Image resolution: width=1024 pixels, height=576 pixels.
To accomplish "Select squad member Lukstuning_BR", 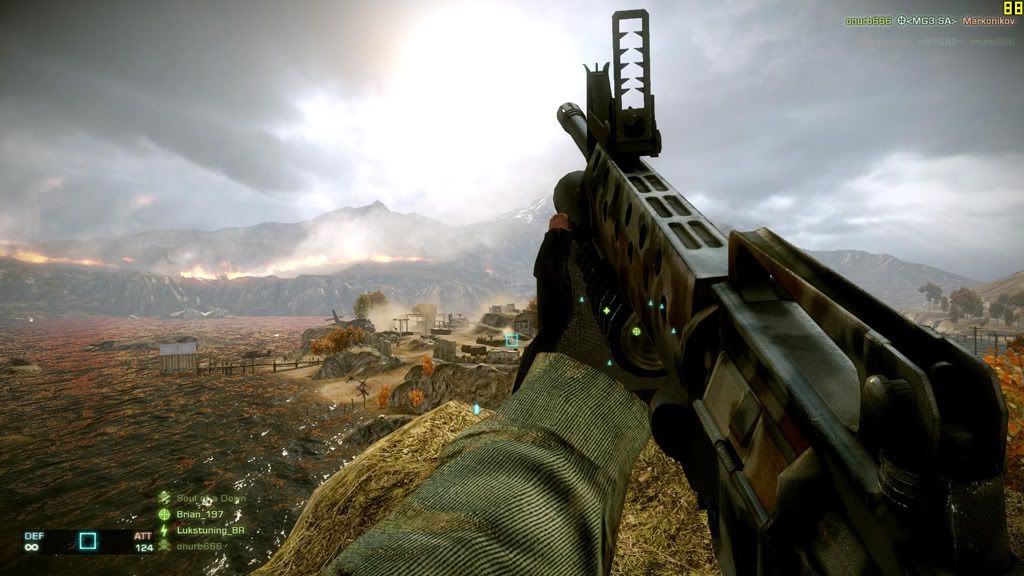I will (x=209, y=530).
